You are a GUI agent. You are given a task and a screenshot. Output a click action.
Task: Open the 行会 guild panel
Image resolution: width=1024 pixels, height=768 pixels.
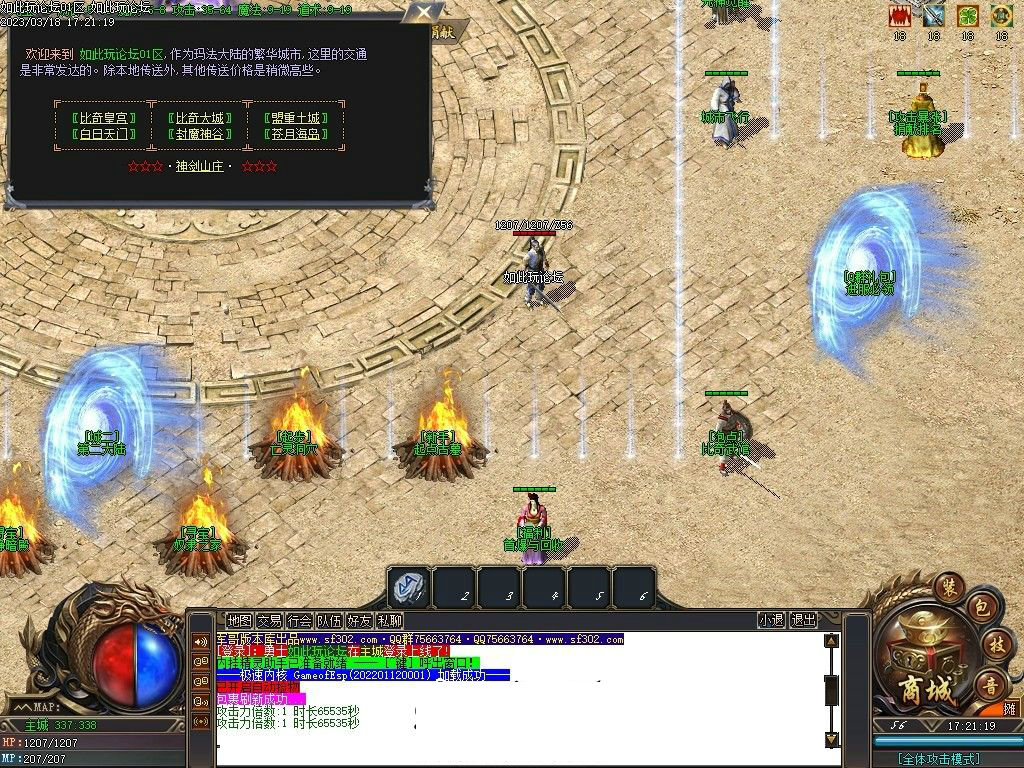299,620
